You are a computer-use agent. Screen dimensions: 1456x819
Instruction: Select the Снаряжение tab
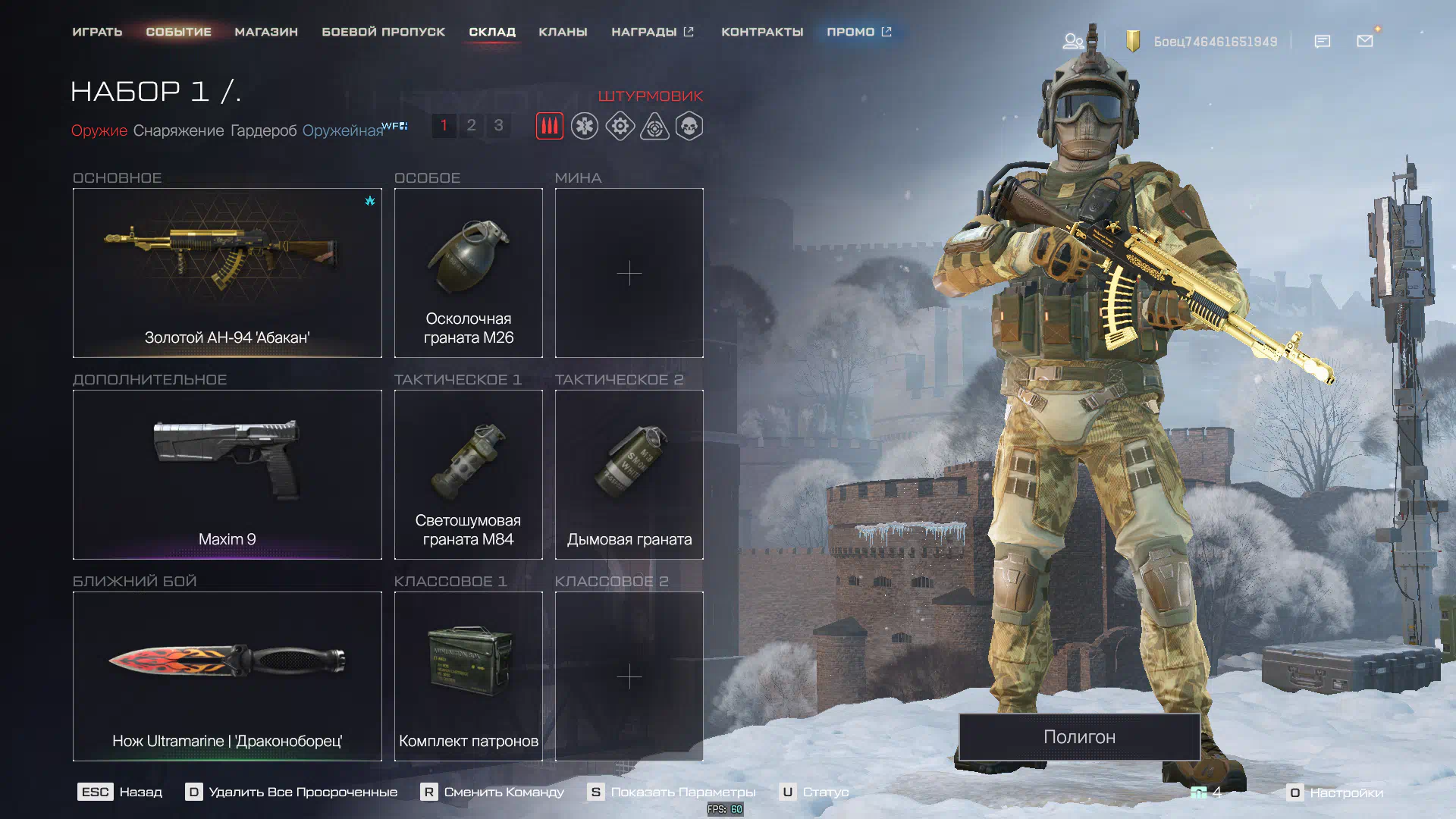click(x=178, y=130)
